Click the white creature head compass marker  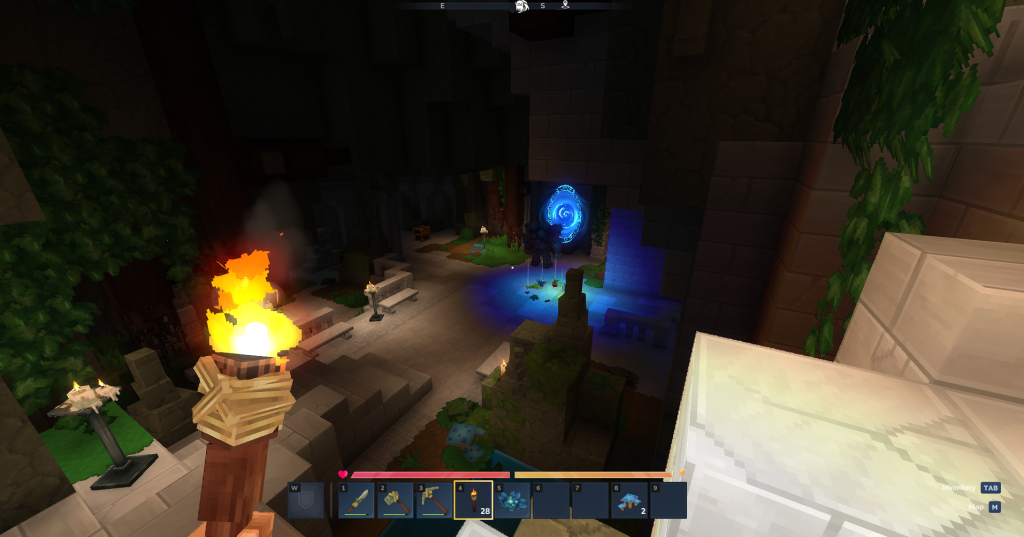(521, 7)
